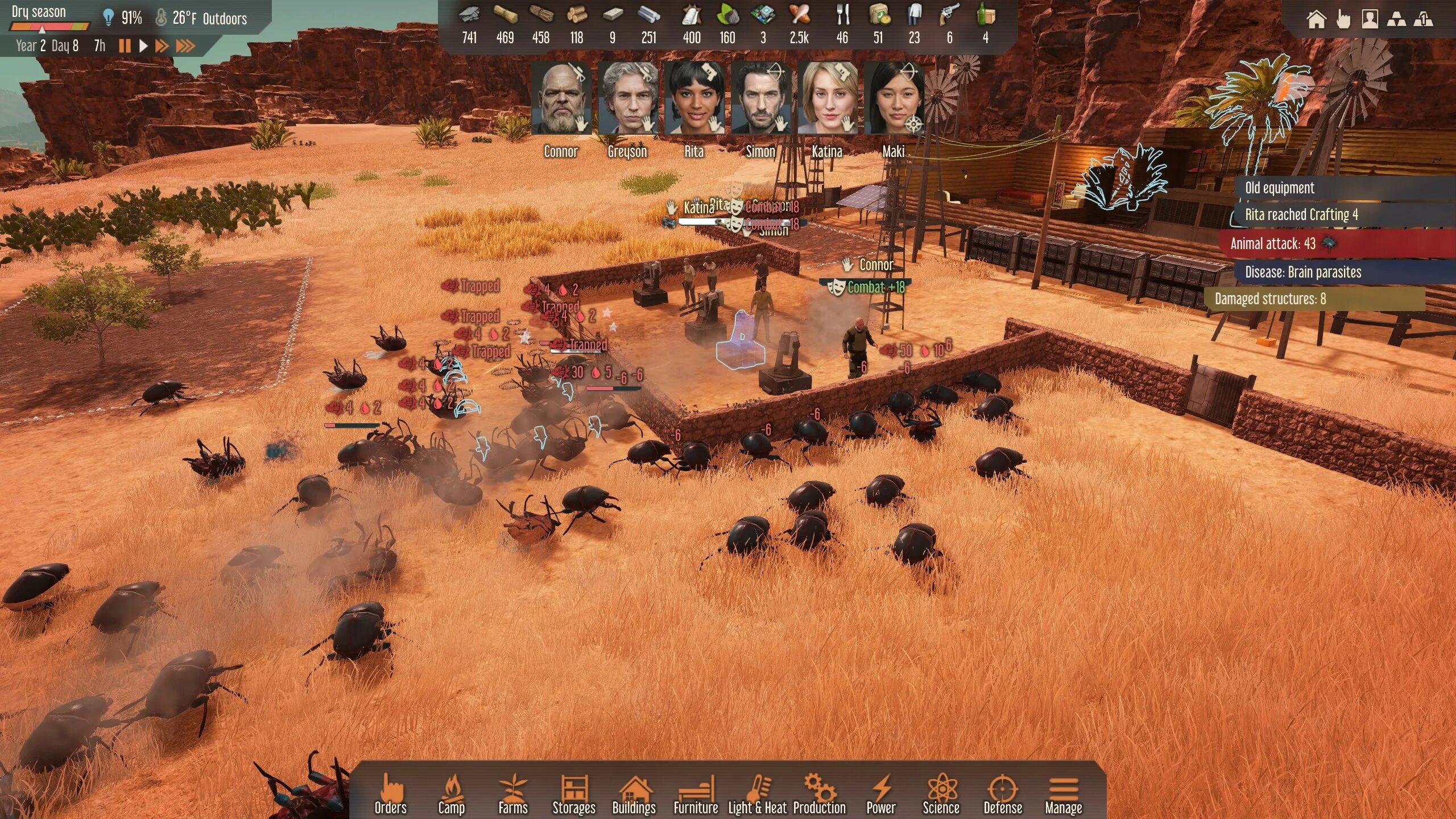The image size is (1456, 819).
Task: Open the Power category
Action: click(x=881, y=795)
